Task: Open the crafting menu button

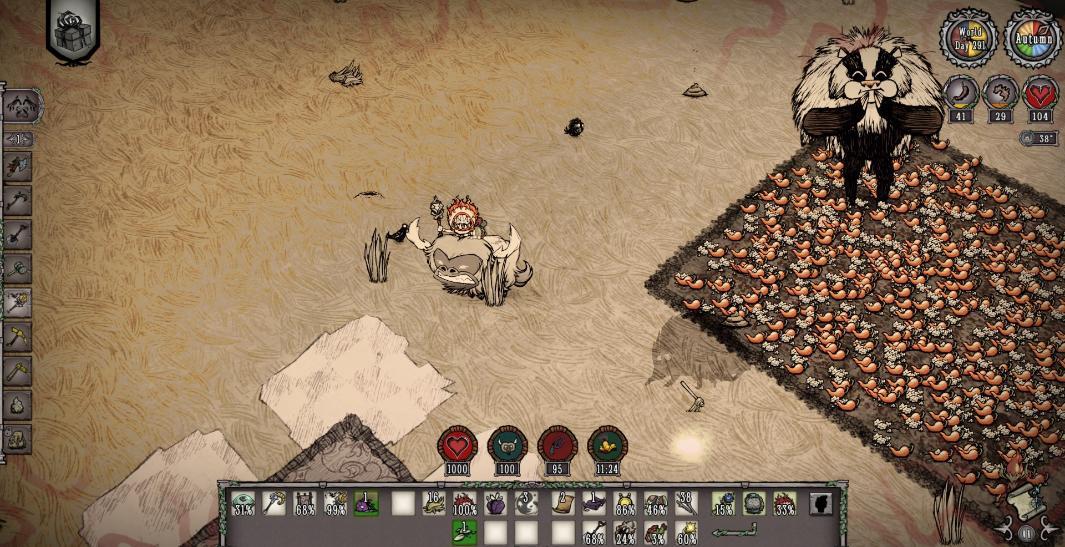Action: pos(21,104)
